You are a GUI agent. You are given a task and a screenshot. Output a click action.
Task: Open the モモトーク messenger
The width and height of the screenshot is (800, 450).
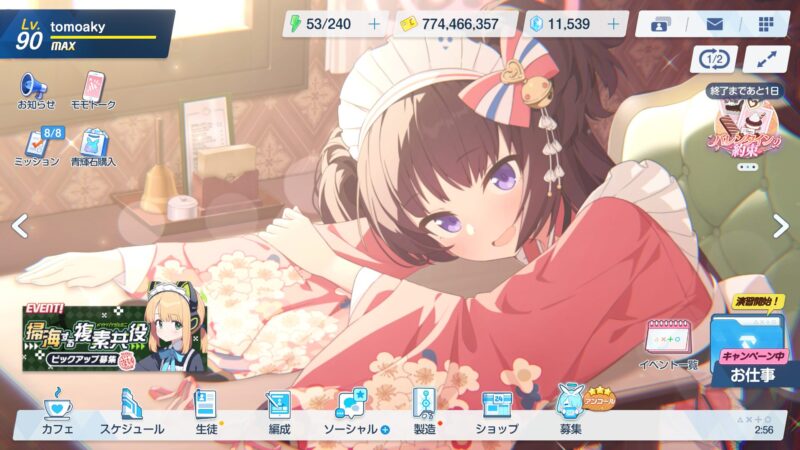click(94, 90)
